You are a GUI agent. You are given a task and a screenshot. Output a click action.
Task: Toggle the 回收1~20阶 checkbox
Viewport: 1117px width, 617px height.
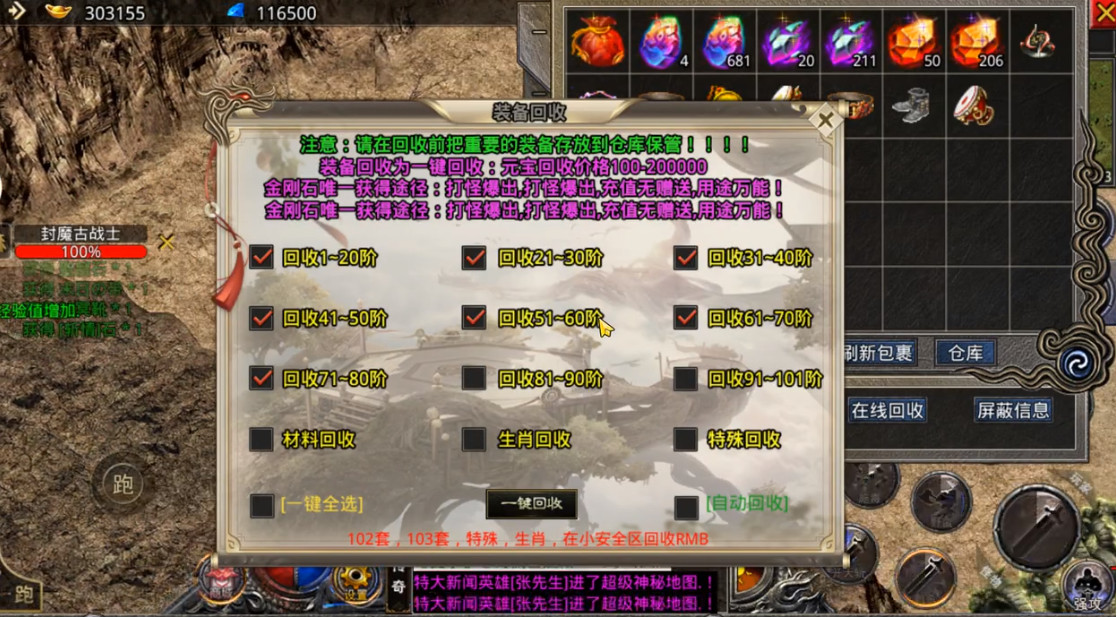tap(262, 257)
